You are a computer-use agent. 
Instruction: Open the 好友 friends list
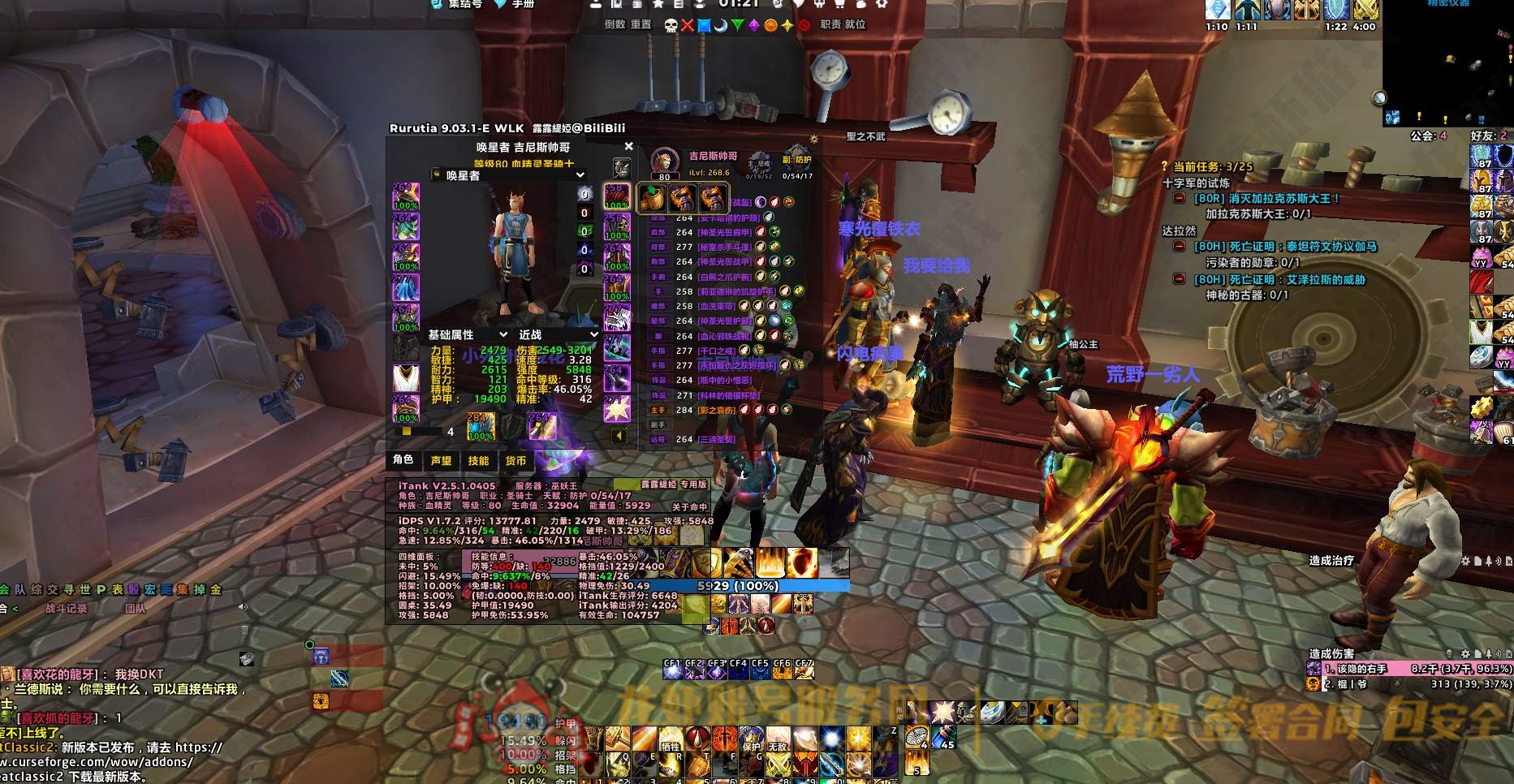click(1488, 136)
